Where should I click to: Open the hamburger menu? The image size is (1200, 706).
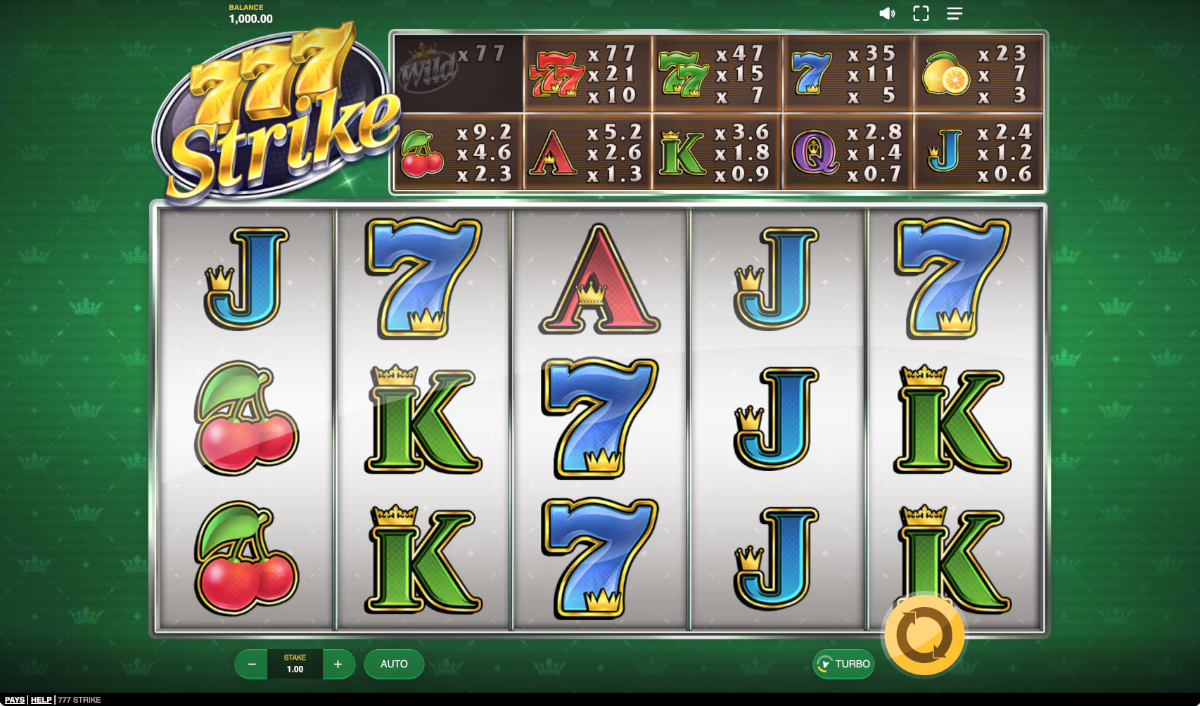(x=955, y=14)
